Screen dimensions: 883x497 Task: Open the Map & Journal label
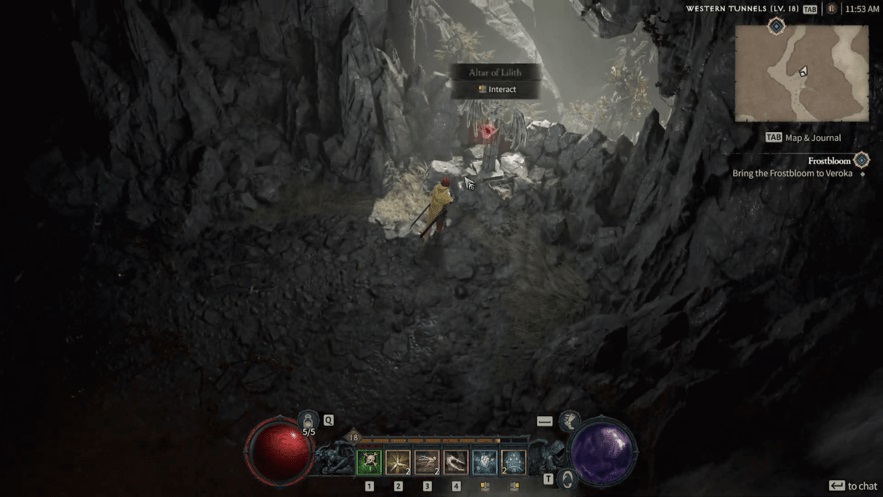click(803, 137)
